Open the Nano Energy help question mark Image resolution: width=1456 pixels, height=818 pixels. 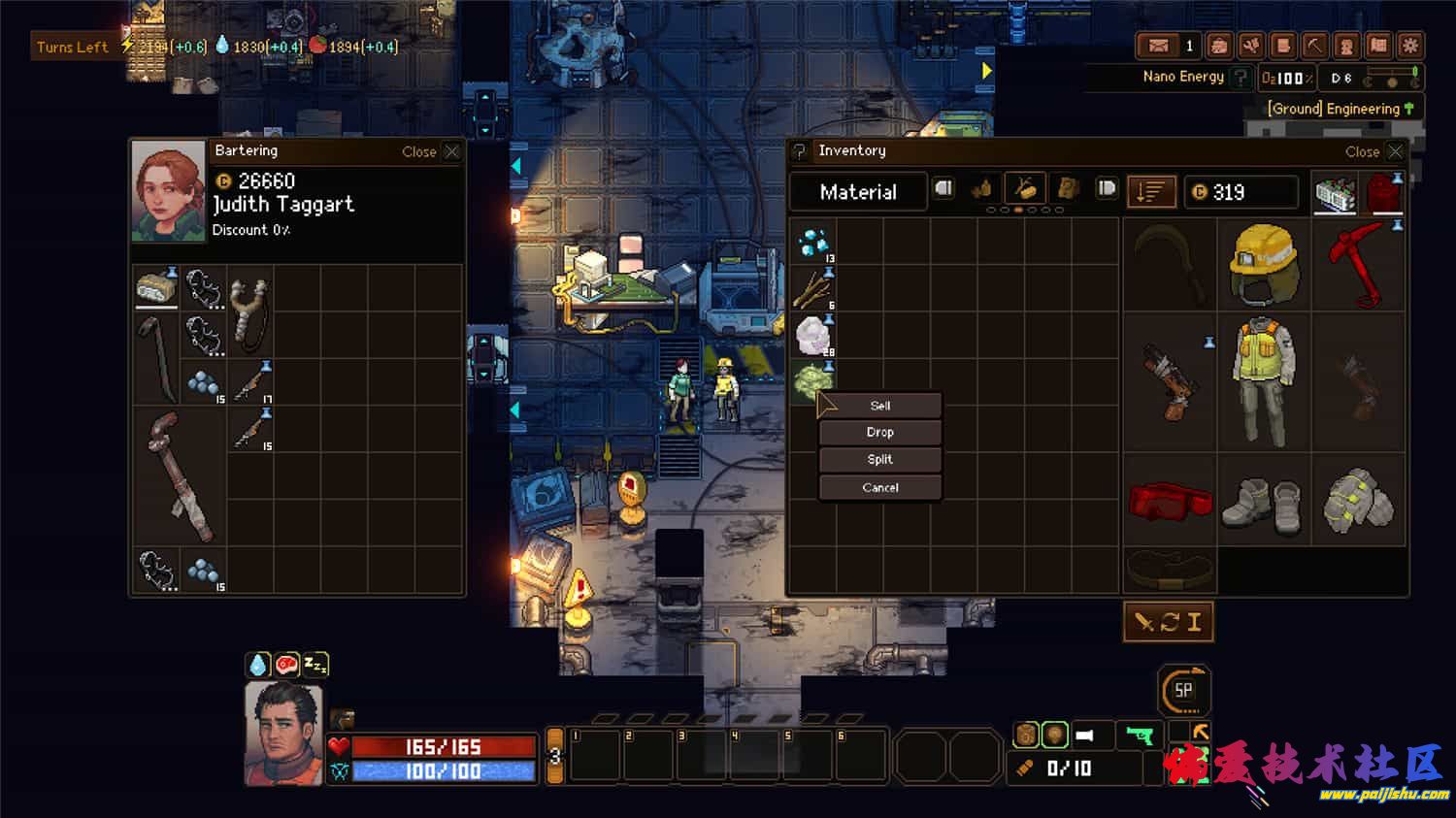point(1241,77)
